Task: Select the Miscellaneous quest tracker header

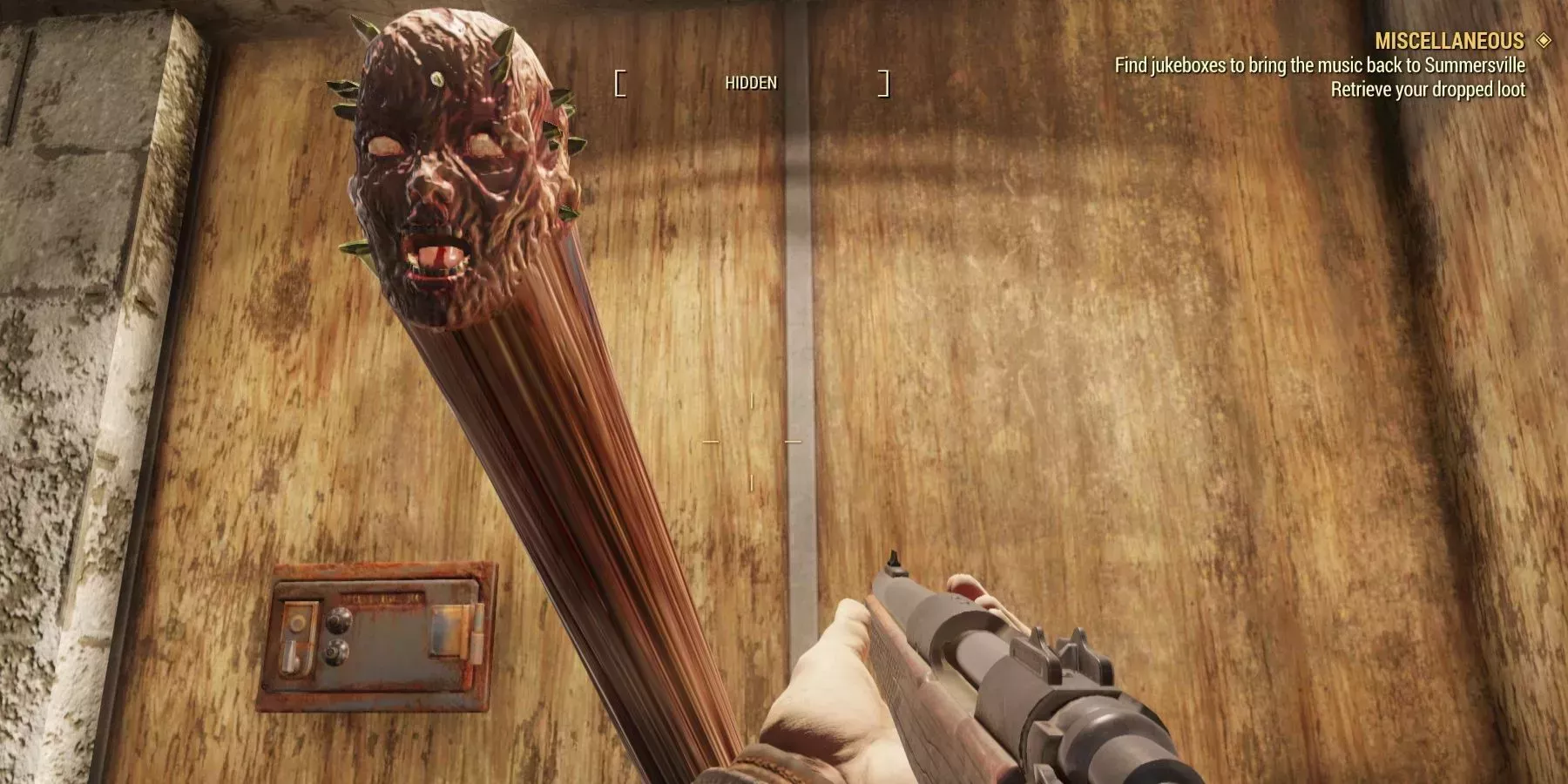Action: pos(1449,41)
